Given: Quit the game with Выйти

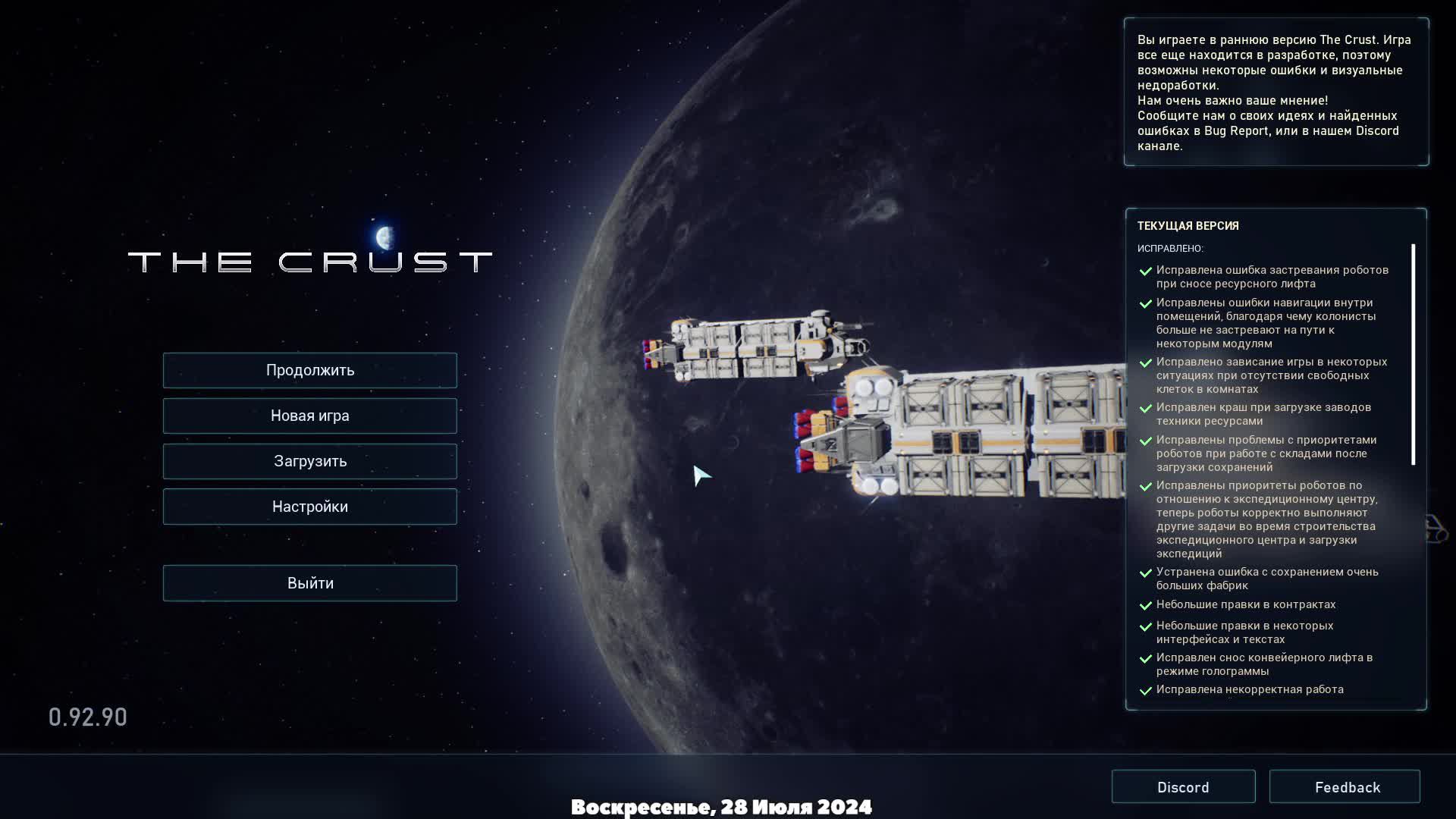Looking at the screenshot, I should [x=309, y=583].
